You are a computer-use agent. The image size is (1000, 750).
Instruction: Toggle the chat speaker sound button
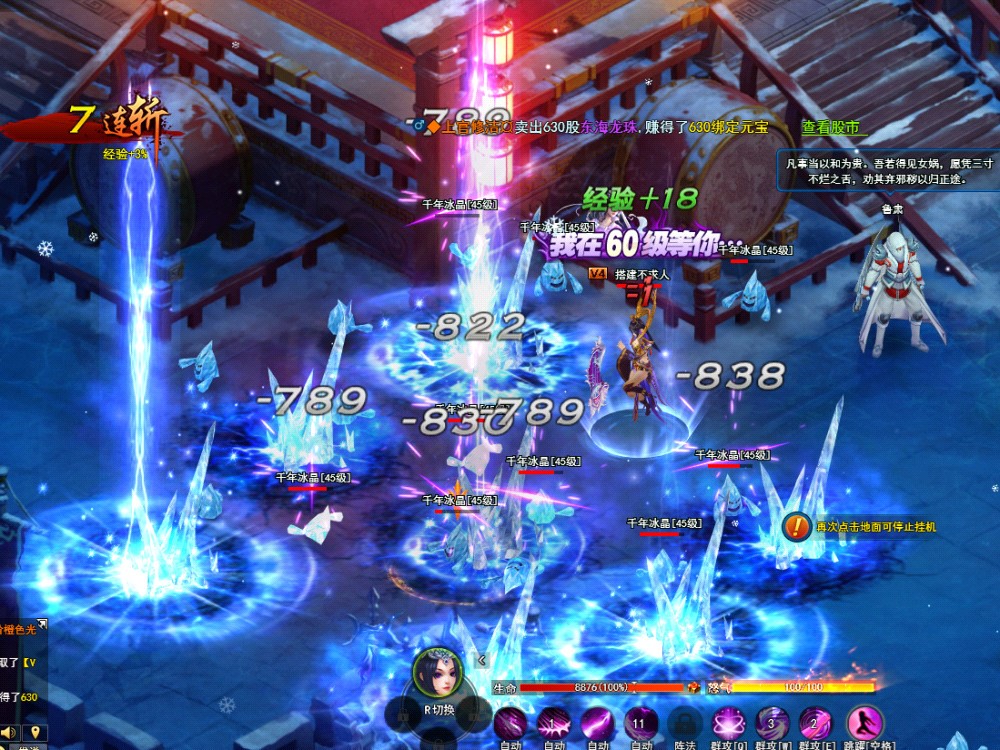click(x=10, y=732)
